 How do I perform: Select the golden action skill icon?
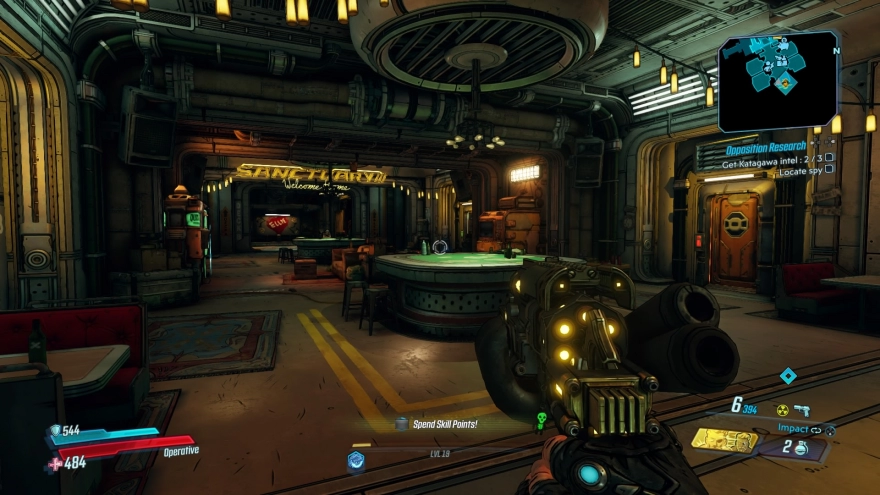pyautogui.click(x=723, y=439)
